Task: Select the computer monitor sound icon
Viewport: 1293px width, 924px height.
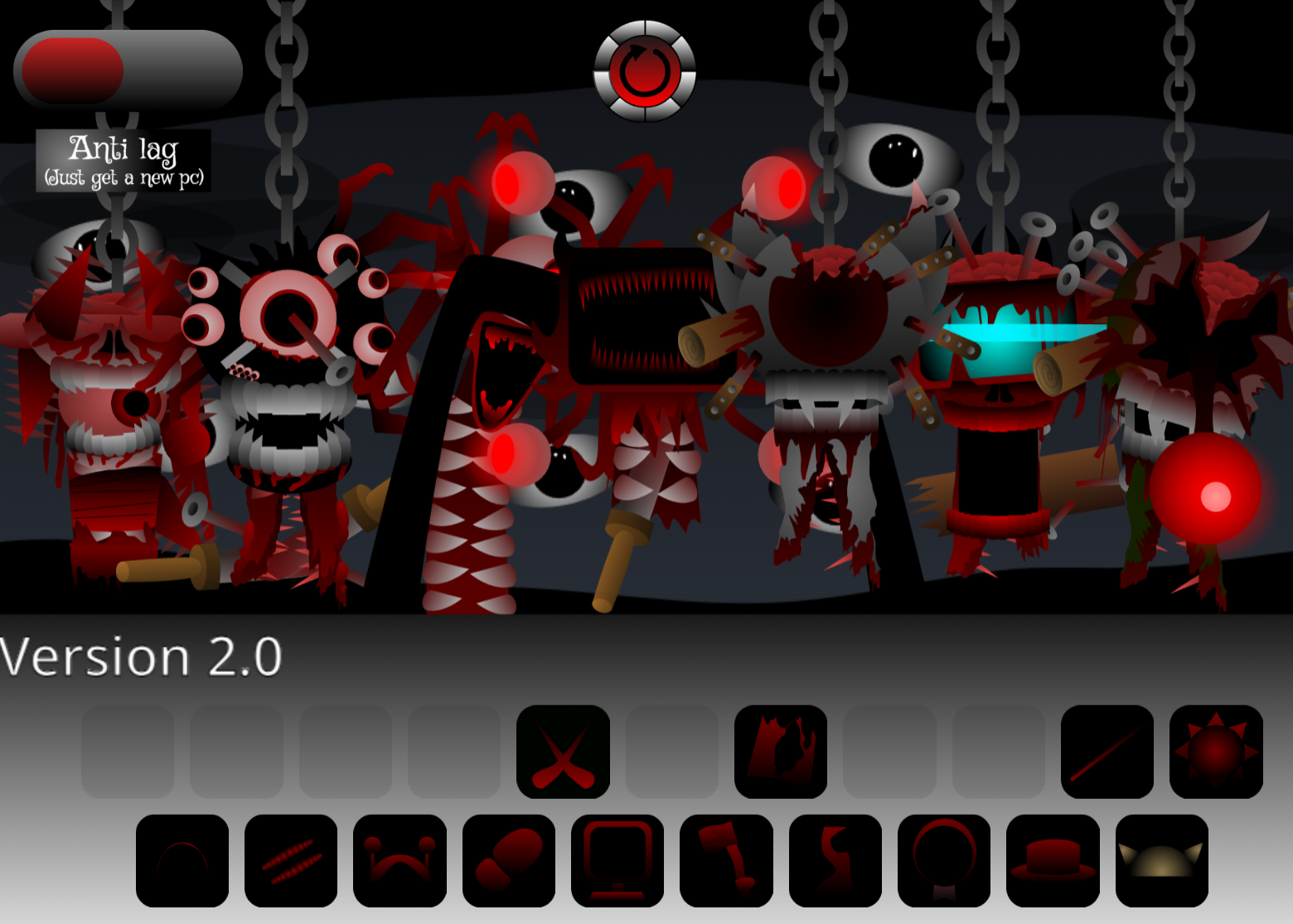Action: click(618, 862)
